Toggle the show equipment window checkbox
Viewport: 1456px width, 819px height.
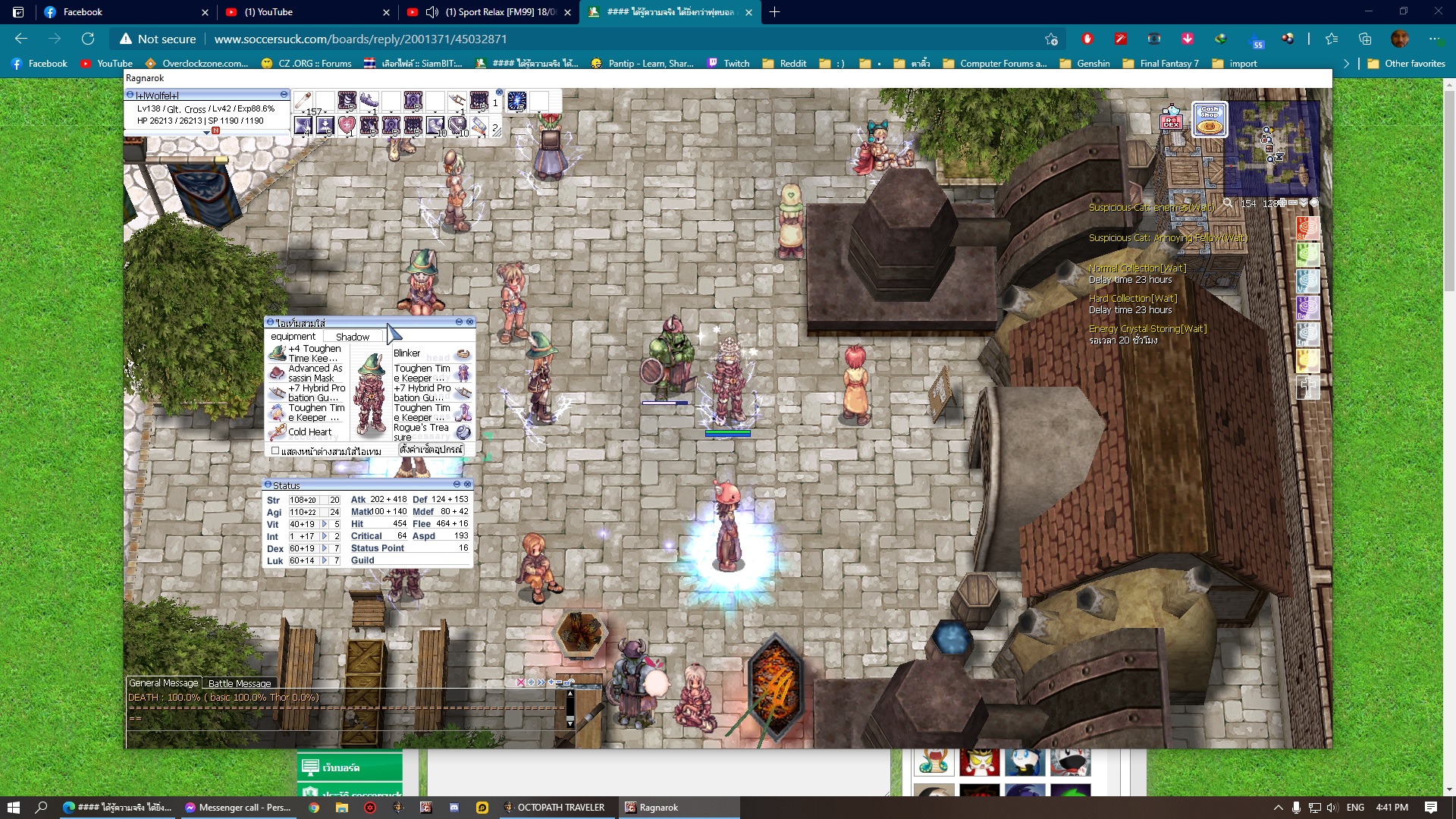coord(275,450)
